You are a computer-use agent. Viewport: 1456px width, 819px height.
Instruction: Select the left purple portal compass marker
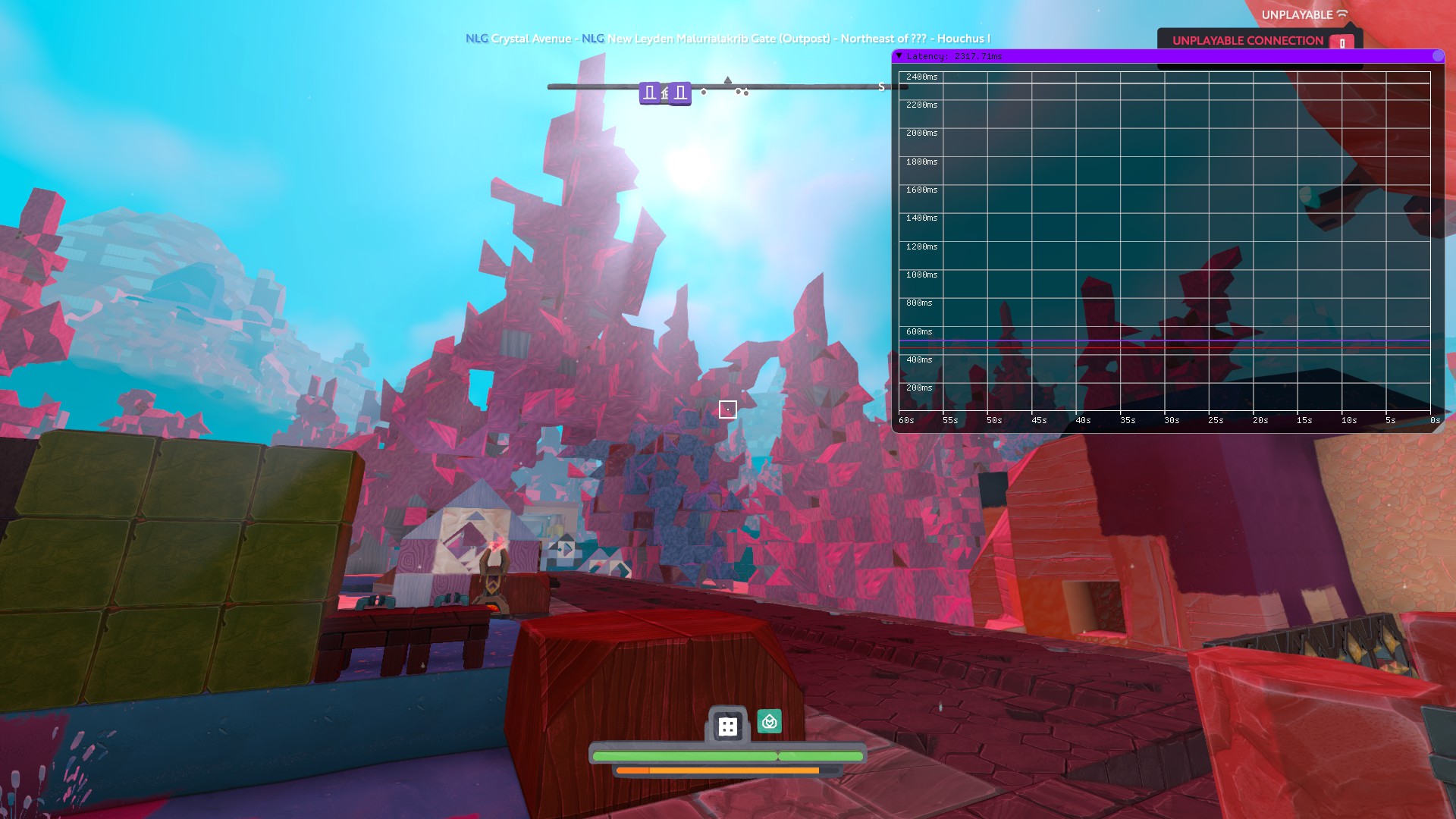point(650,93)
